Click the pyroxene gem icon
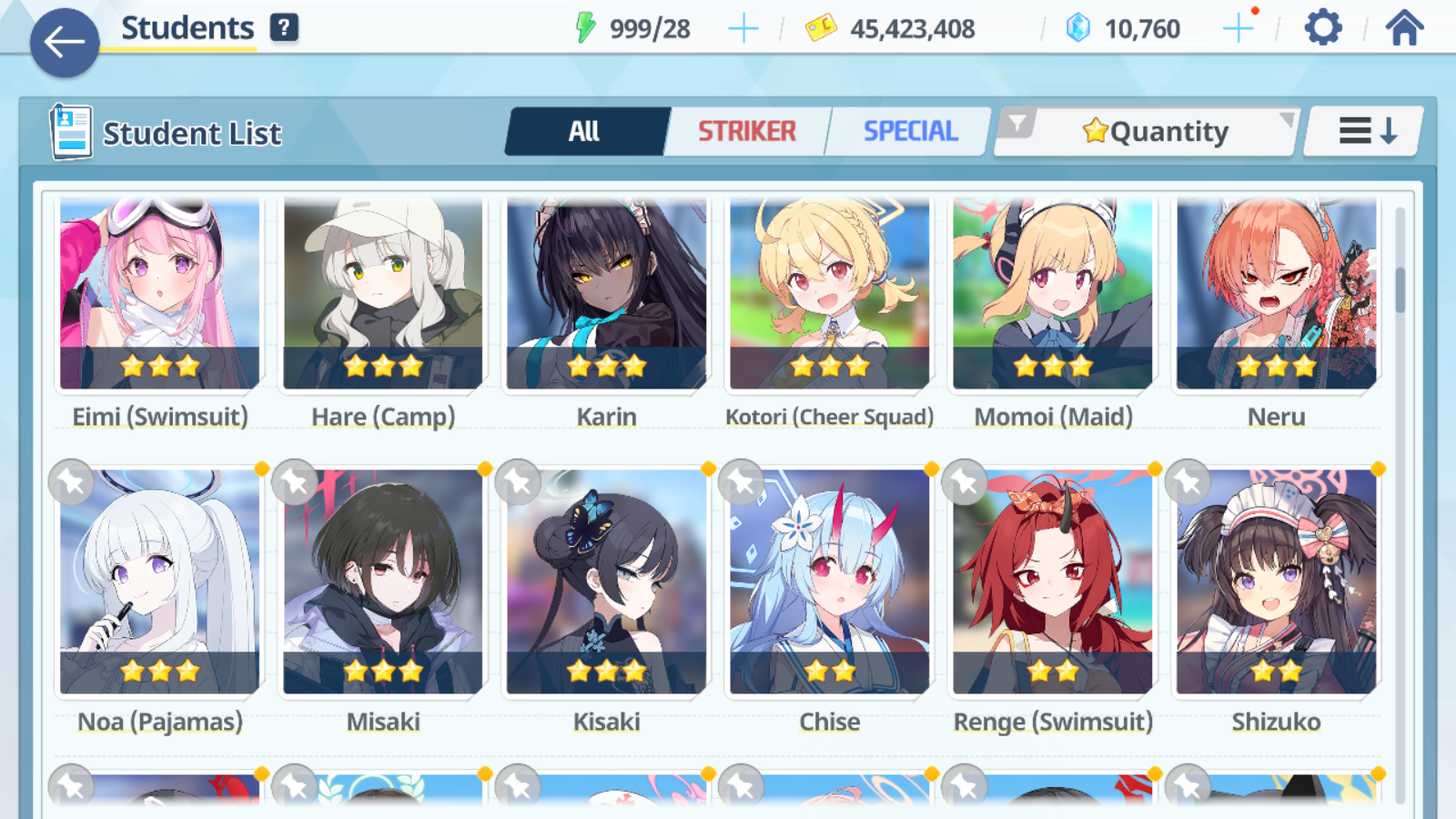 1077,26
